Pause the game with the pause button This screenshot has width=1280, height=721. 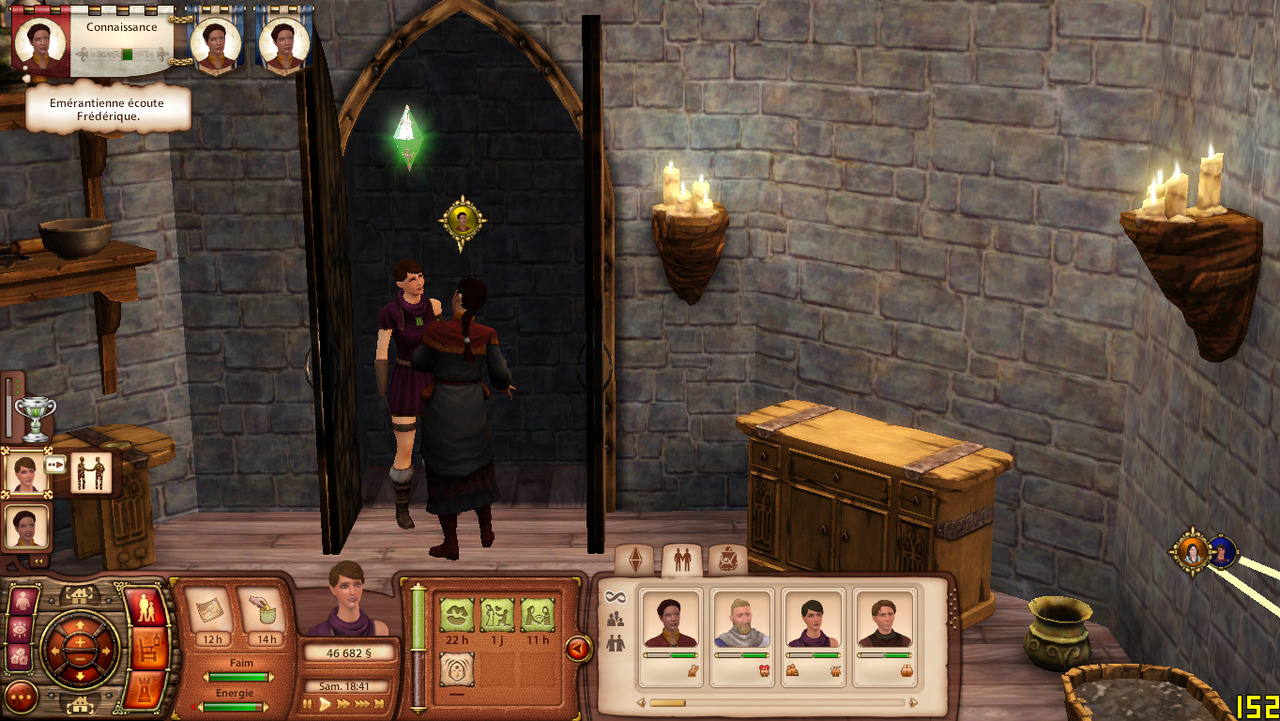coord(308,704)
